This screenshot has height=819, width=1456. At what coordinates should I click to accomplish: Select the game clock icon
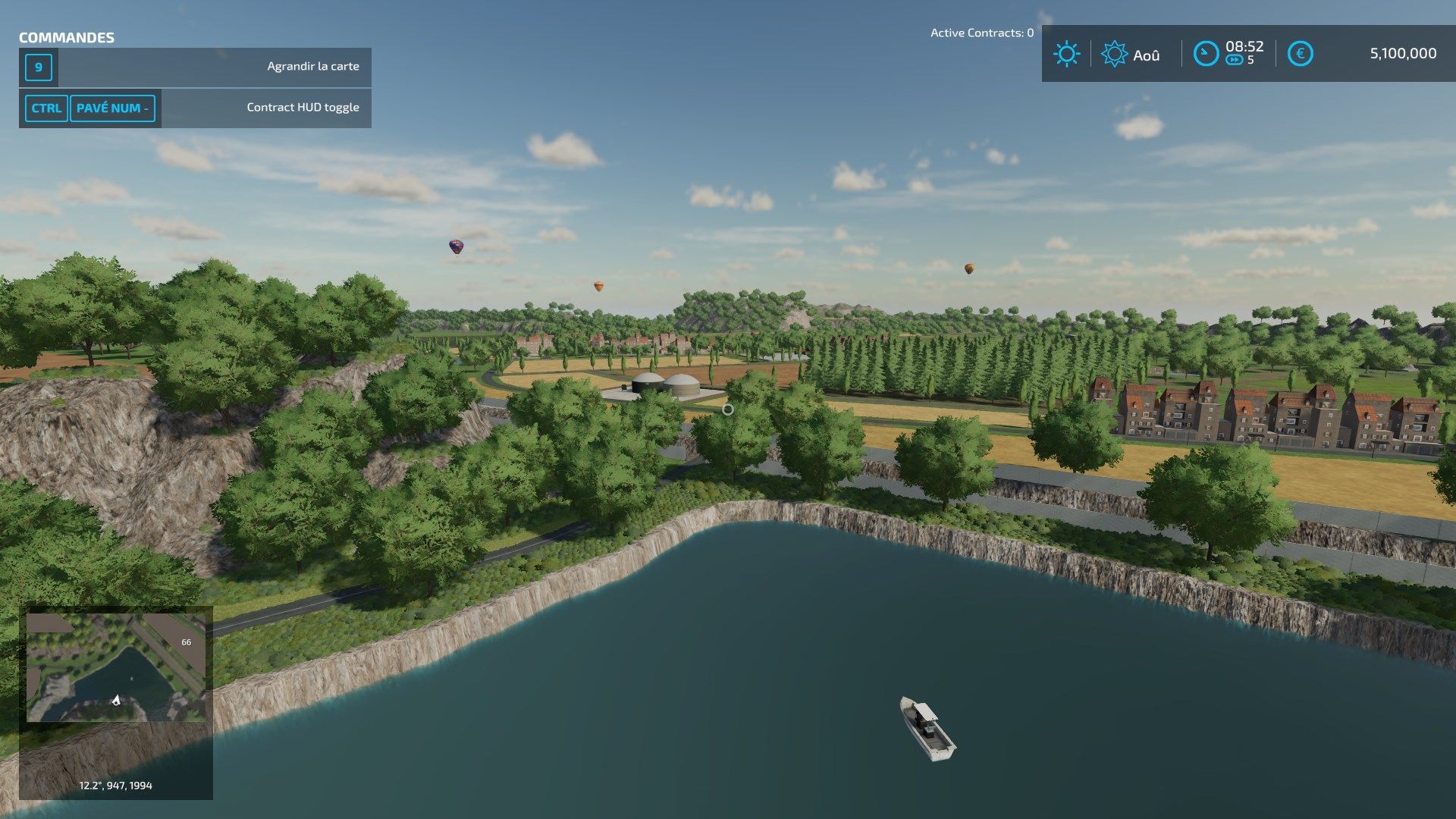tap(1205, 54)
